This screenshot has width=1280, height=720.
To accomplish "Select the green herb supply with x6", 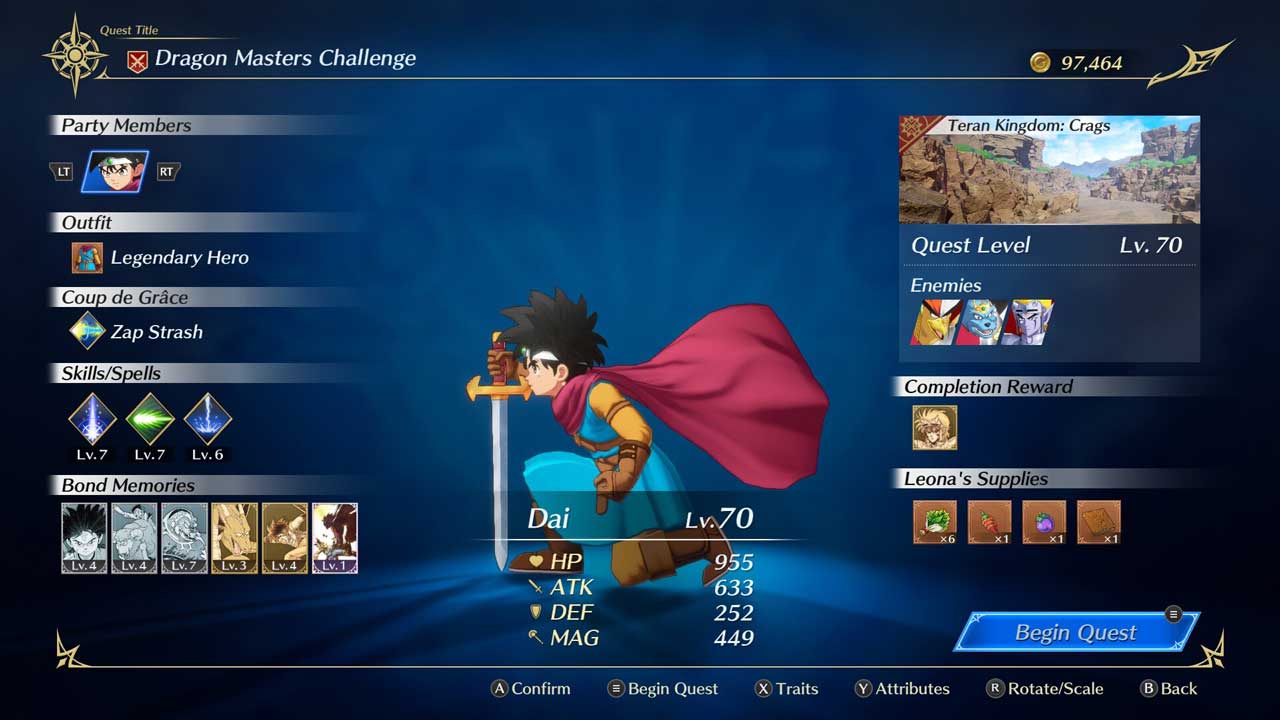I will point(935,522).
